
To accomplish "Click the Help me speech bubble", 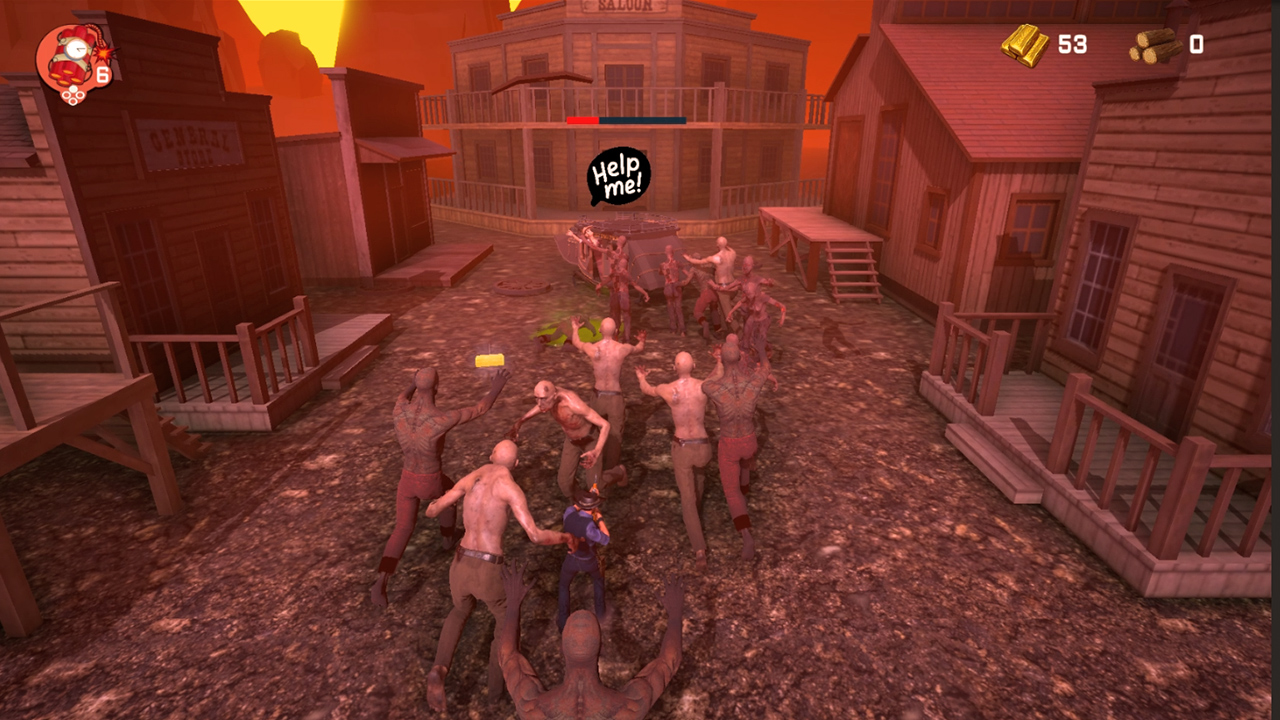I will (617, 177).
